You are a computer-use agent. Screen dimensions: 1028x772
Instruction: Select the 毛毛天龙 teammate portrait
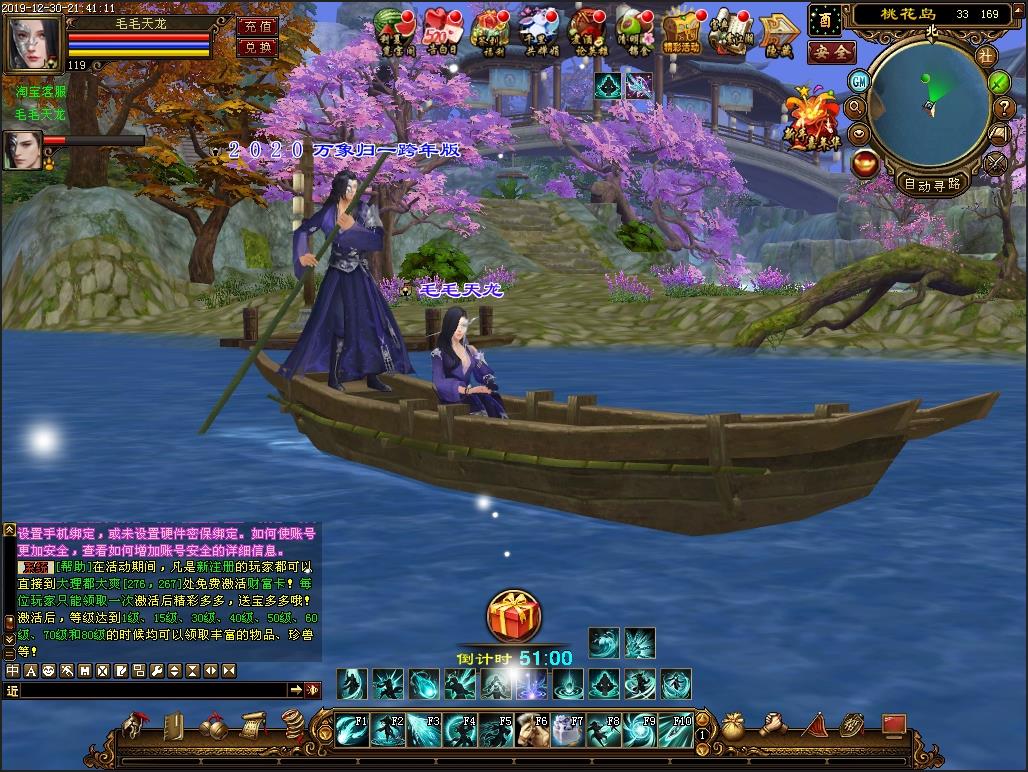click(x=22, y=150)
